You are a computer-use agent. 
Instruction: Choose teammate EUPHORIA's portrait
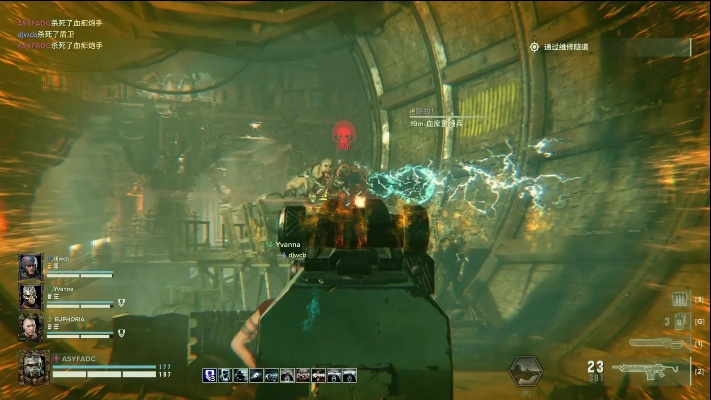[30, 327]
